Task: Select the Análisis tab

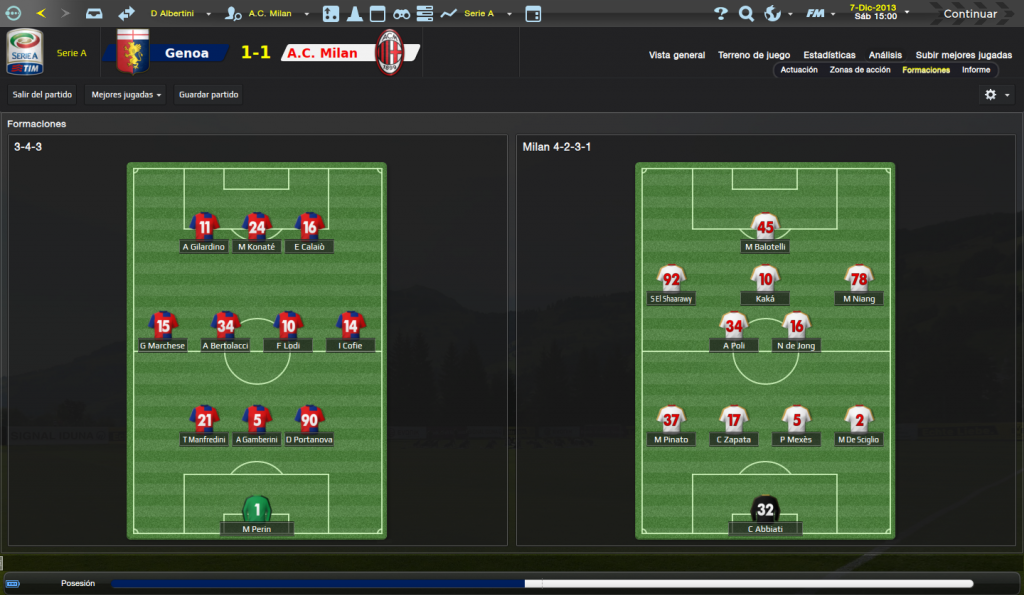Action: (x=885, y=55)
